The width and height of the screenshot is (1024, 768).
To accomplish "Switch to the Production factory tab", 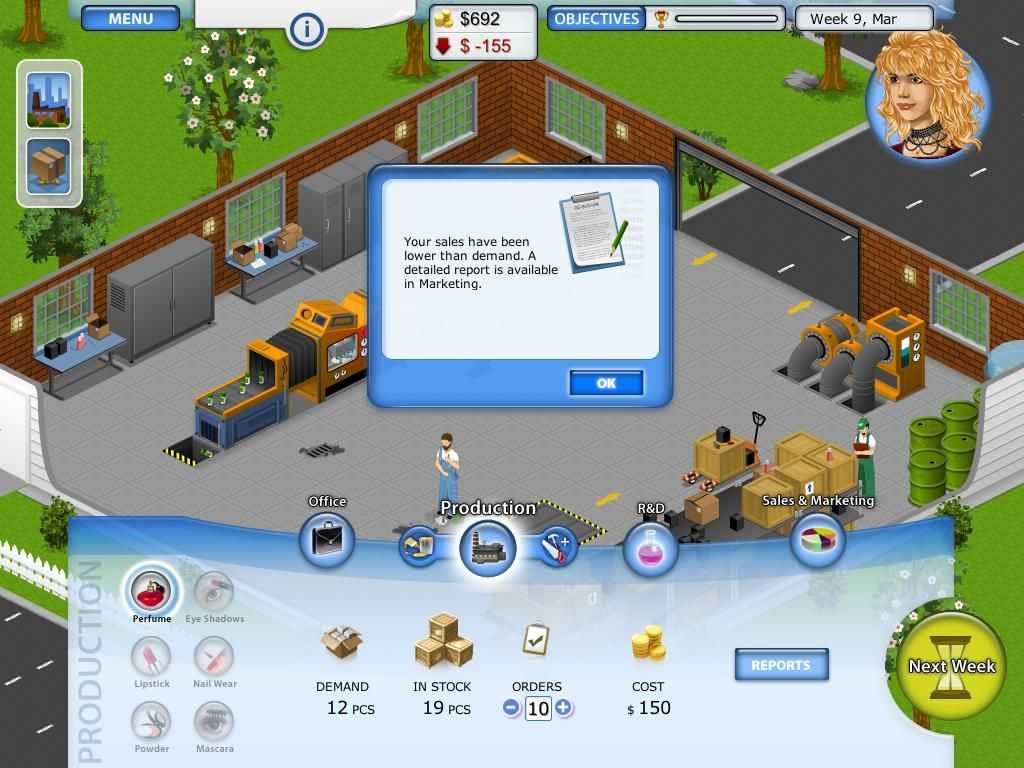I will (x=487, y=548).
